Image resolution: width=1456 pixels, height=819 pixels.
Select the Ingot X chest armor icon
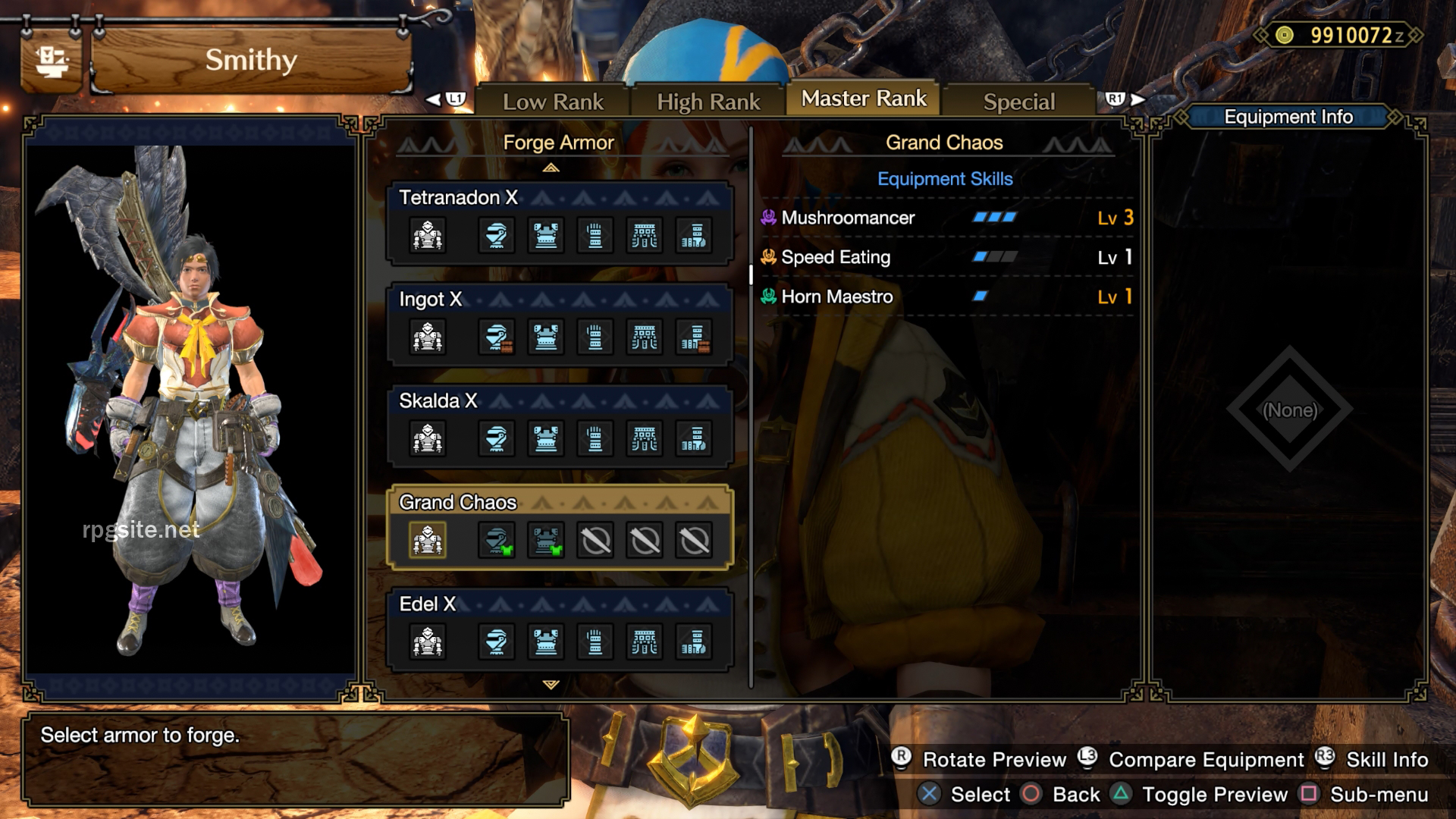coord(546,337)
